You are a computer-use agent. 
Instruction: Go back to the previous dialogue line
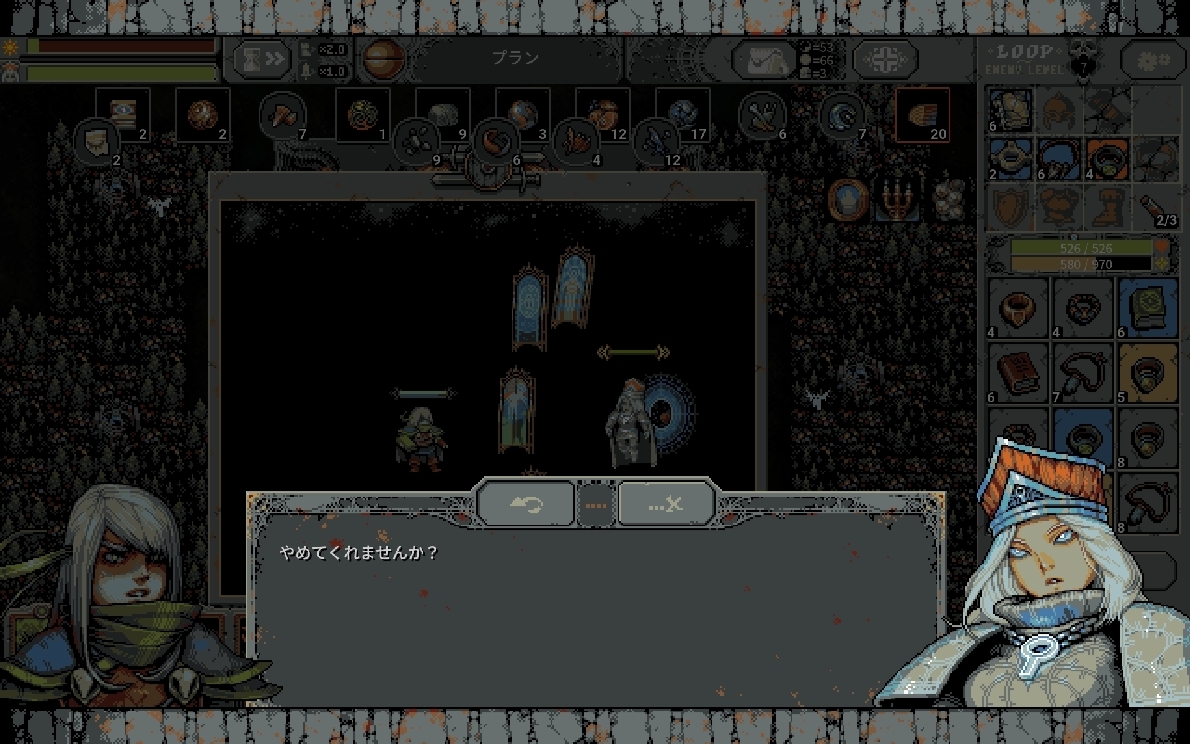tap(526, 503)
